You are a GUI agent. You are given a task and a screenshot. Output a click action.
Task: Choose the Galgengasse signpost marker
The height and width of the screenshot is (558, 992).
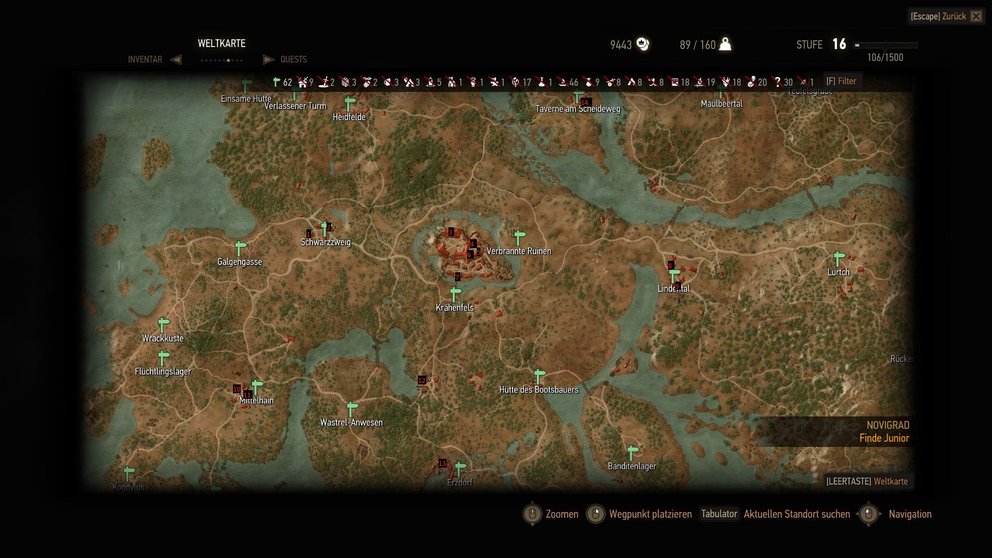[240, 249]
